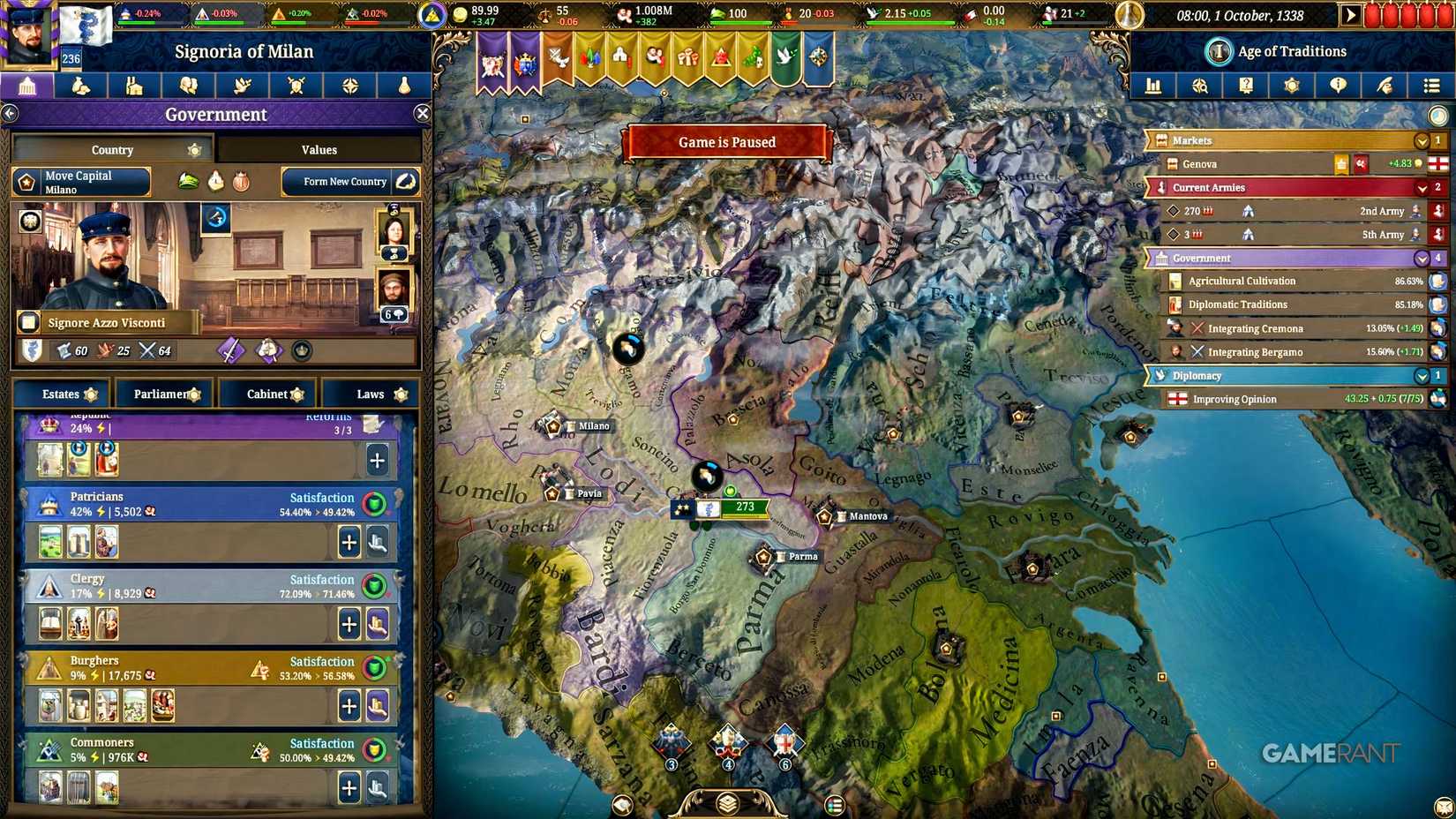Select the Diplomacy dove icon
Image resolution: width=1456 pixels, height=819 pixels.
pos(243,86)
